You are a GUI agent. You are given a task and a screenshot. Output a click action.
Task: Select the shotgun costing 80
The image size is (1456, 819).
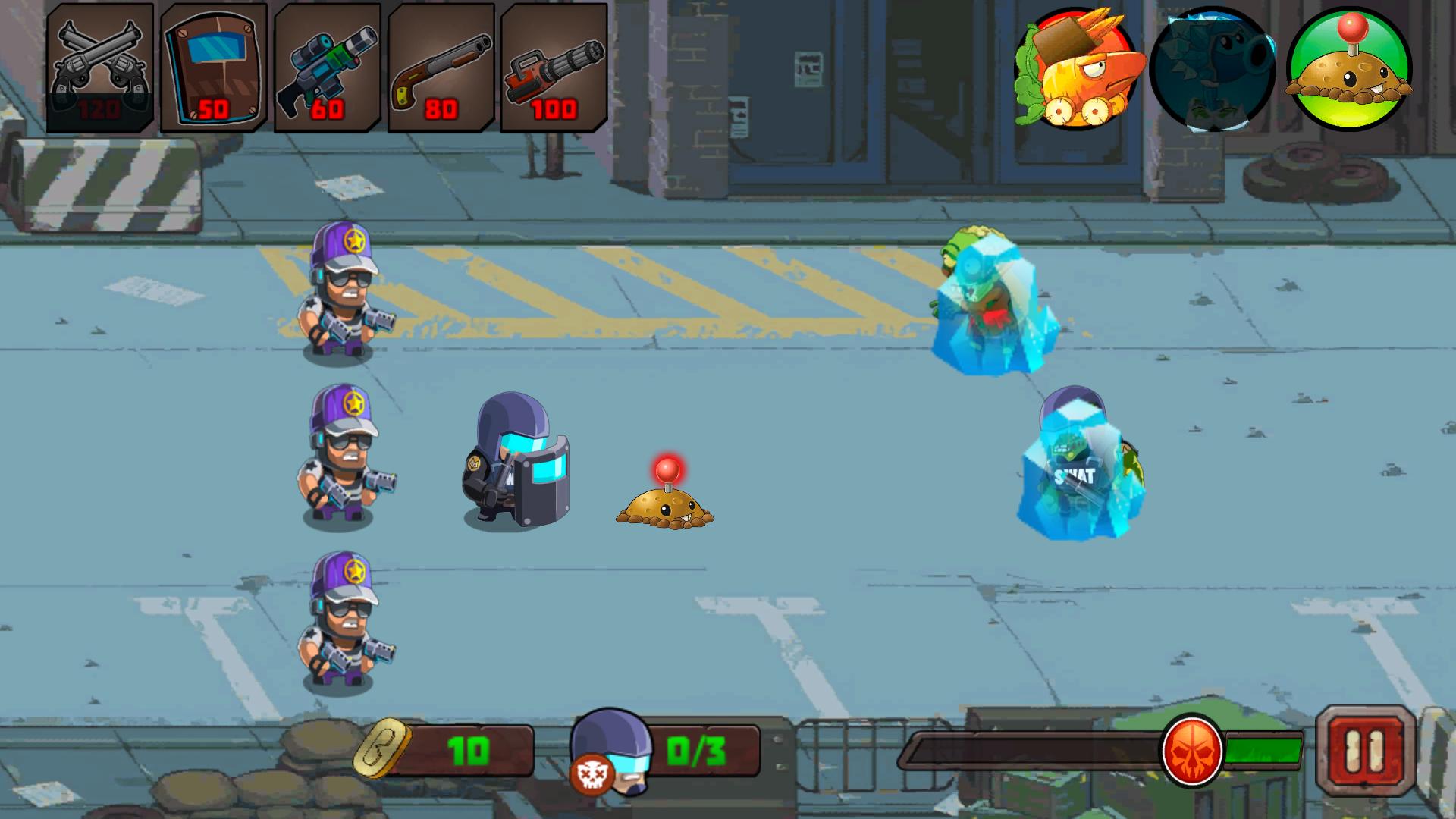click(x=441, y=67)
